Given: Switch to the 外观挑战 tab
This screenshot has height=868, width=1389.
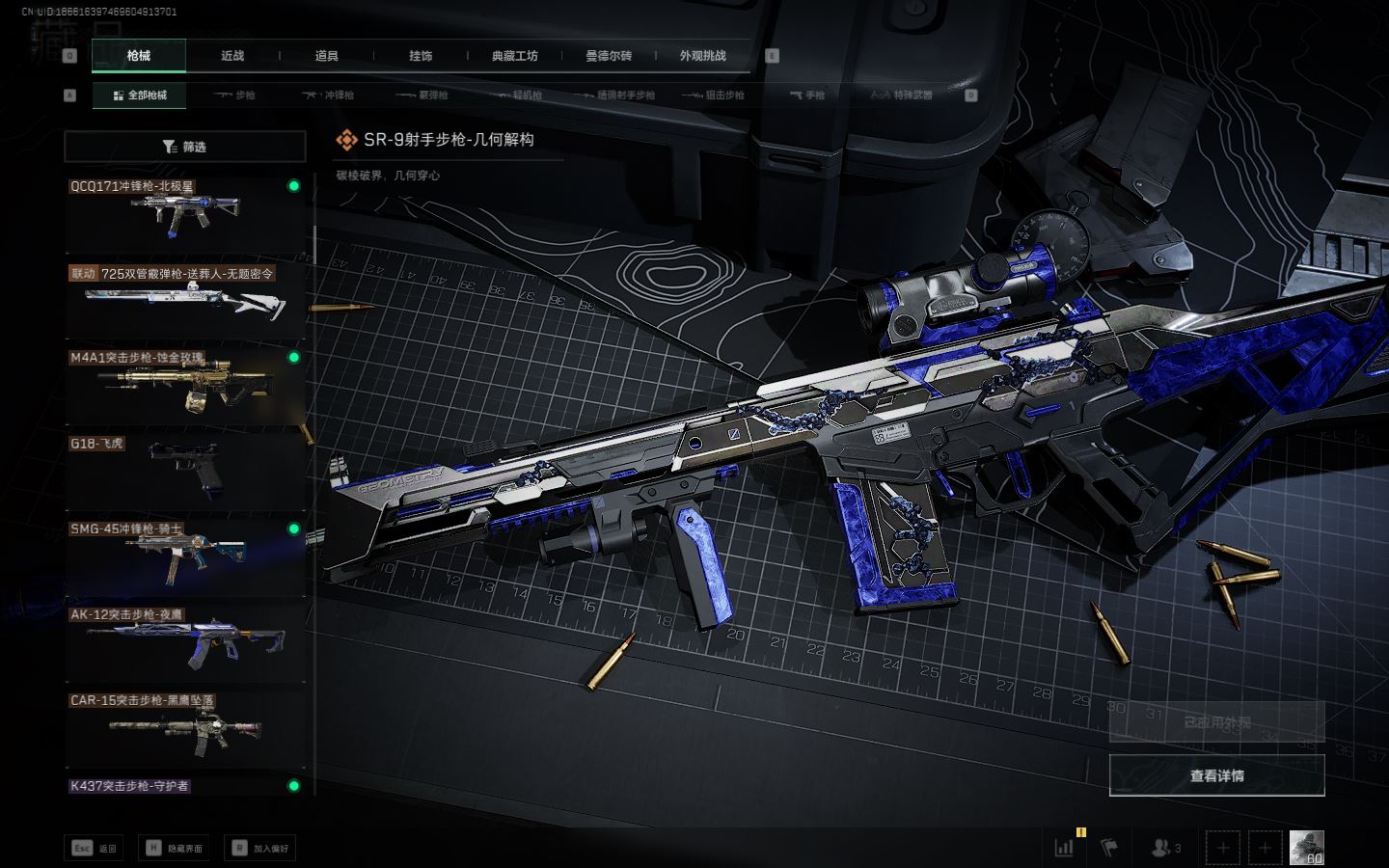Looking at the screenshot, I should (x=702, y=56).
